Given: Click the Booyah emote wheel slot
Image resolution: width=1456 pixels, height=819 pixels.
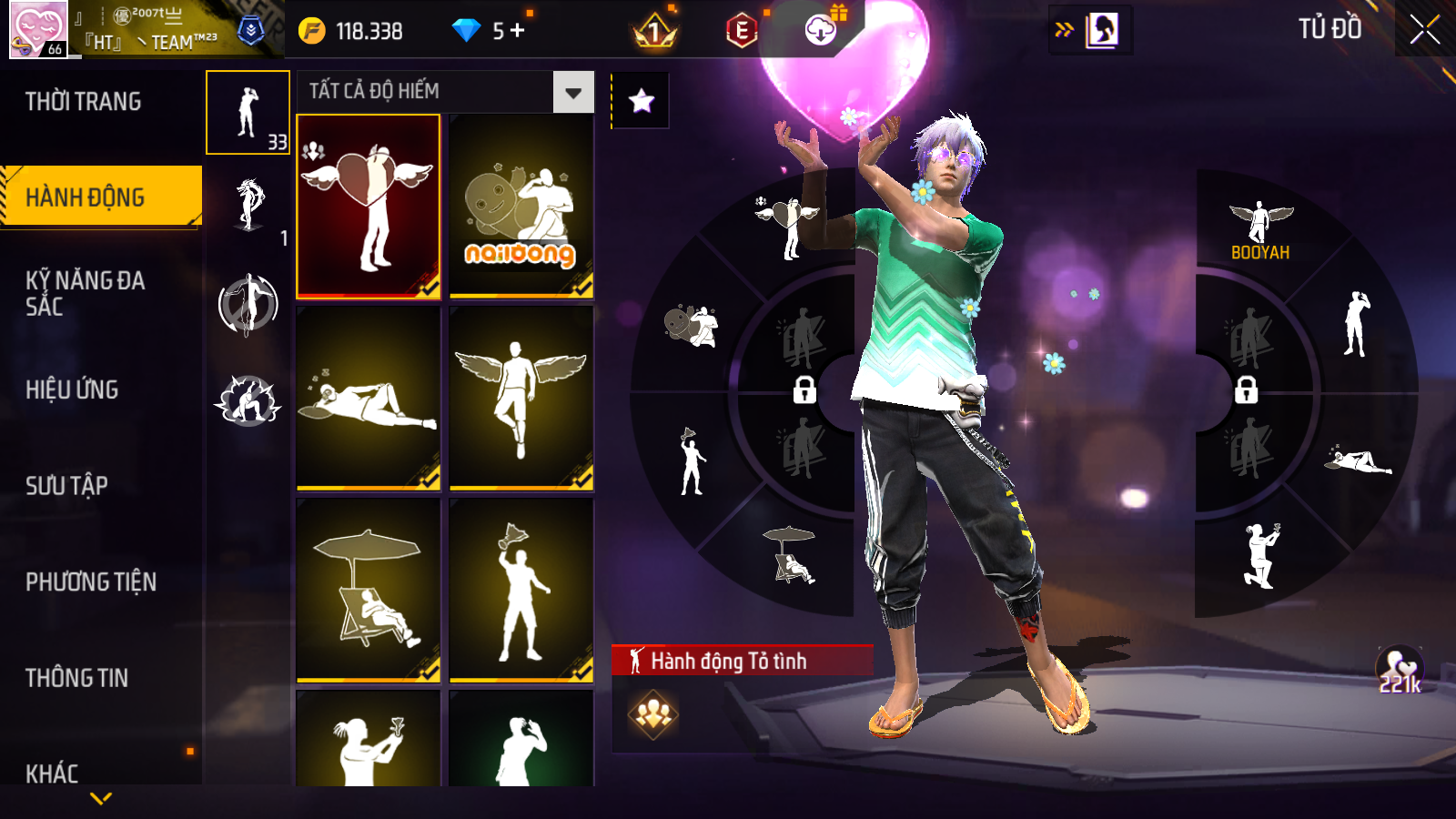Looking at the screenshot, I should tap(1260, 230).
